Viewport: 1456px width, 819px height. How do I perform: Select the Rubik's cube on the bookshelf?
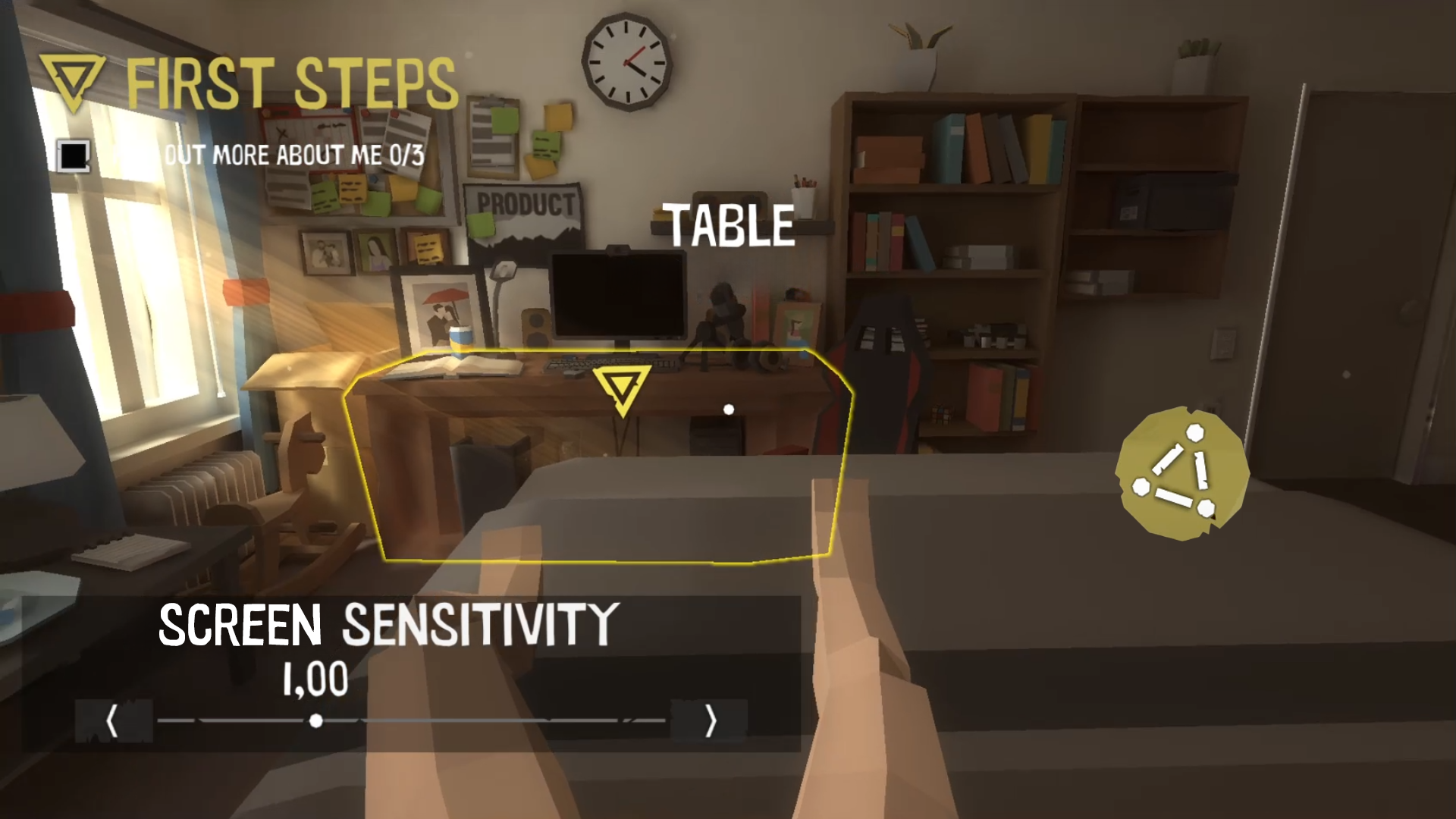point(940,414)
